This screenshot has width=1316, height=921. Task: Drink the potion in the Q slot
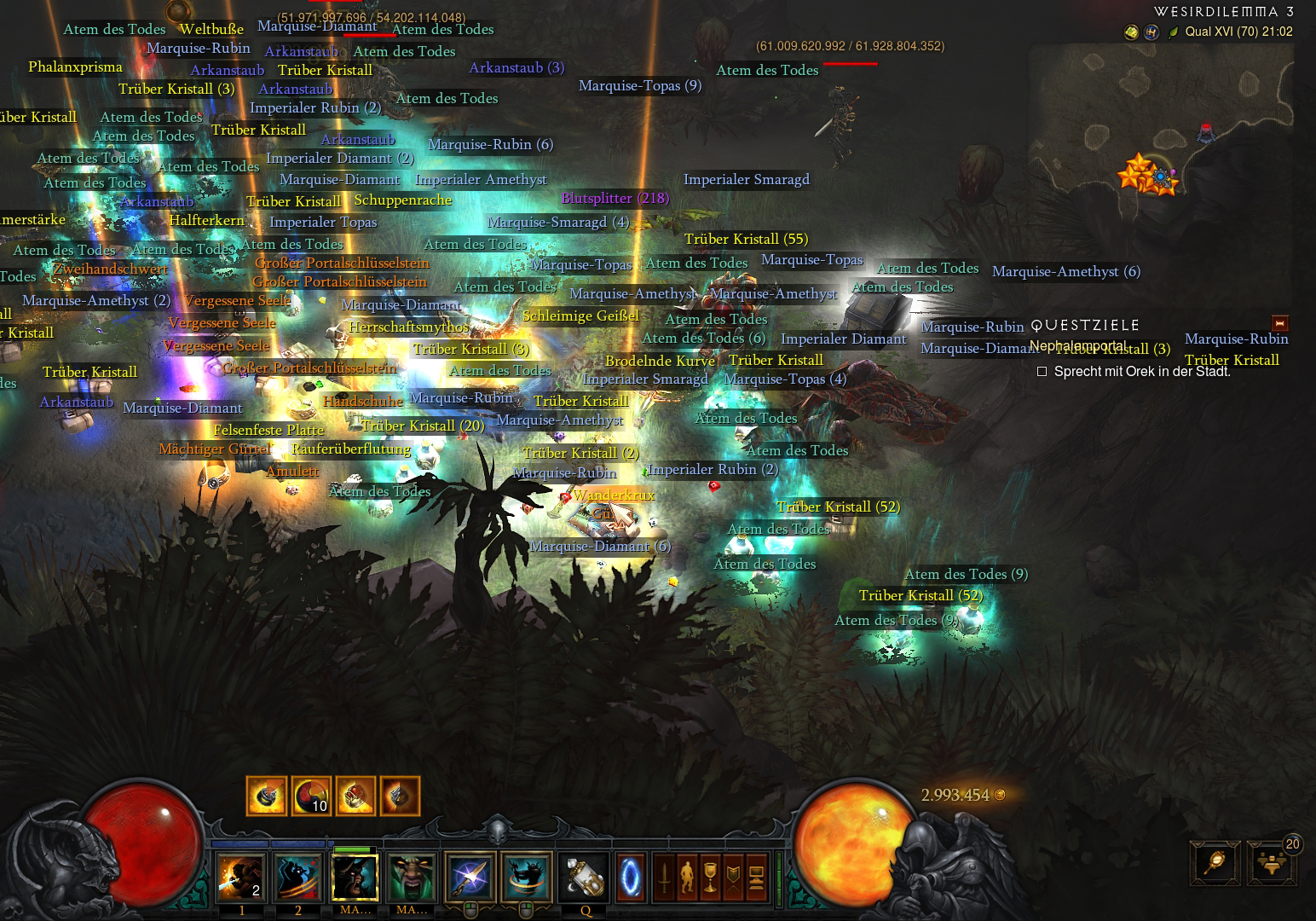click(x=586, y=876)
